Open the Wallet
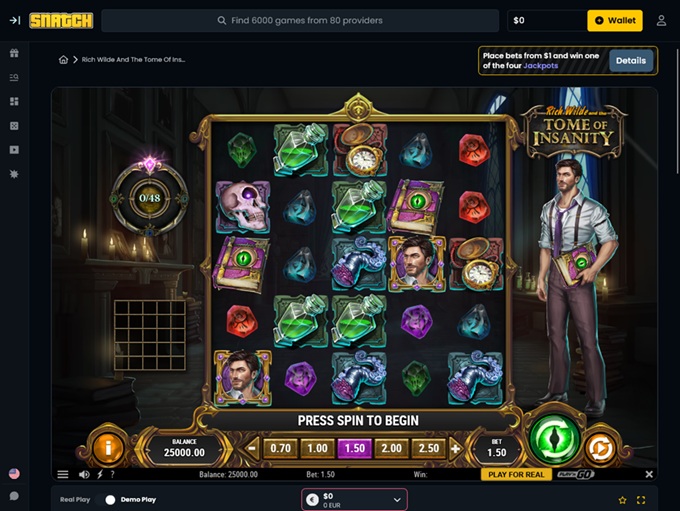Screen dimensions: 680x511 click(x=615, y=20)
